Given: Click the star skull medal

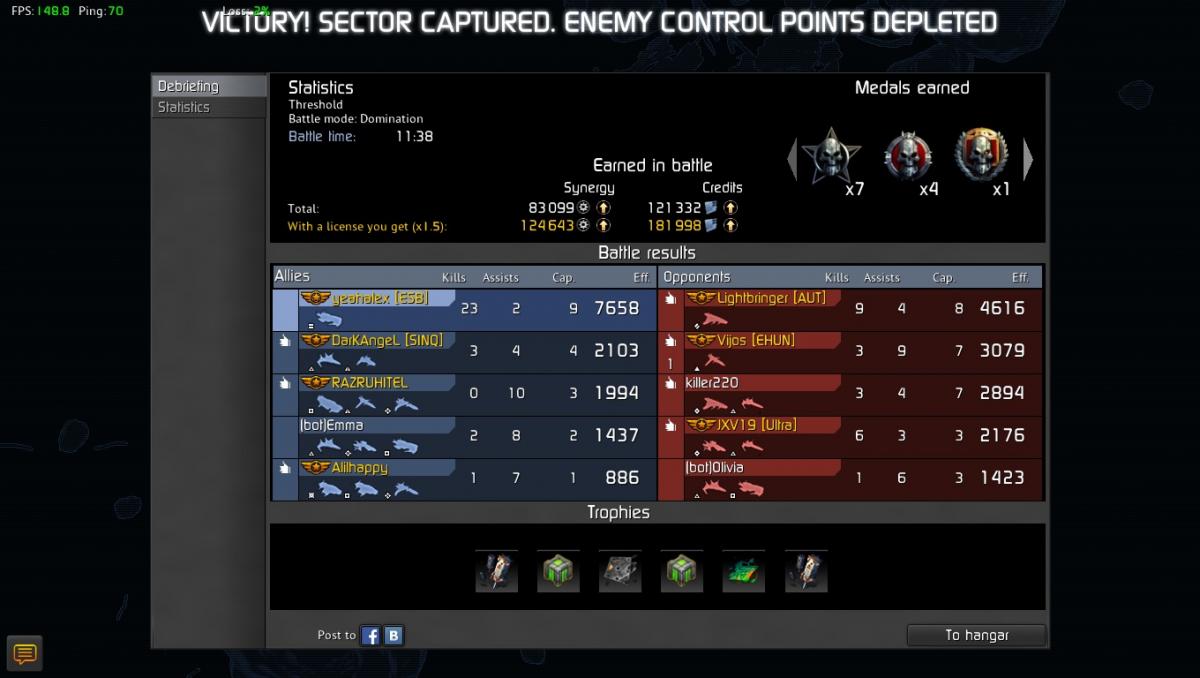Looking at the screenshot, I should coord(831,155).
